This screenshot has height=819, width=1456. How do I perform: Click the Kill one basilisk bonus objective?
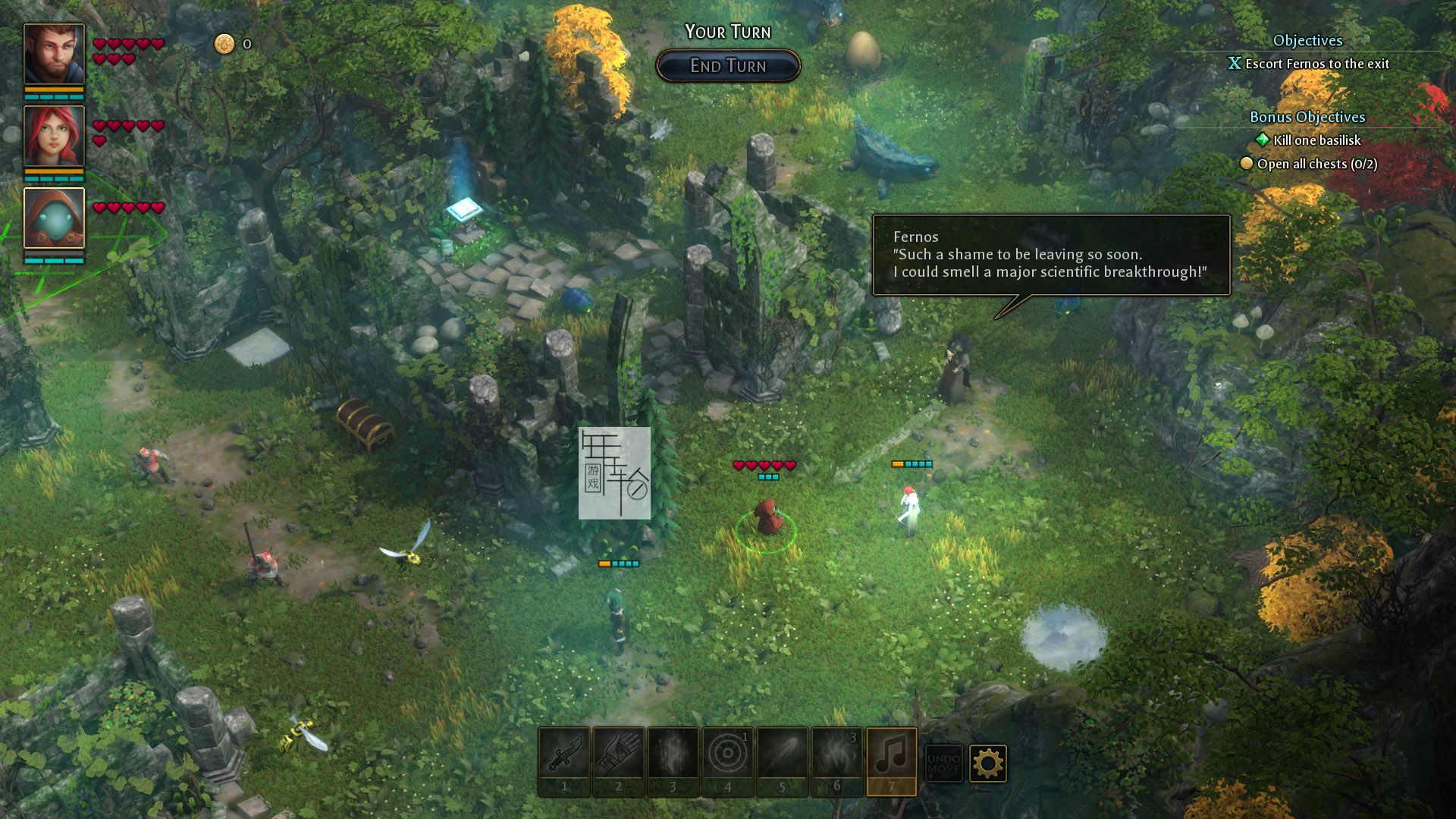1316,140
